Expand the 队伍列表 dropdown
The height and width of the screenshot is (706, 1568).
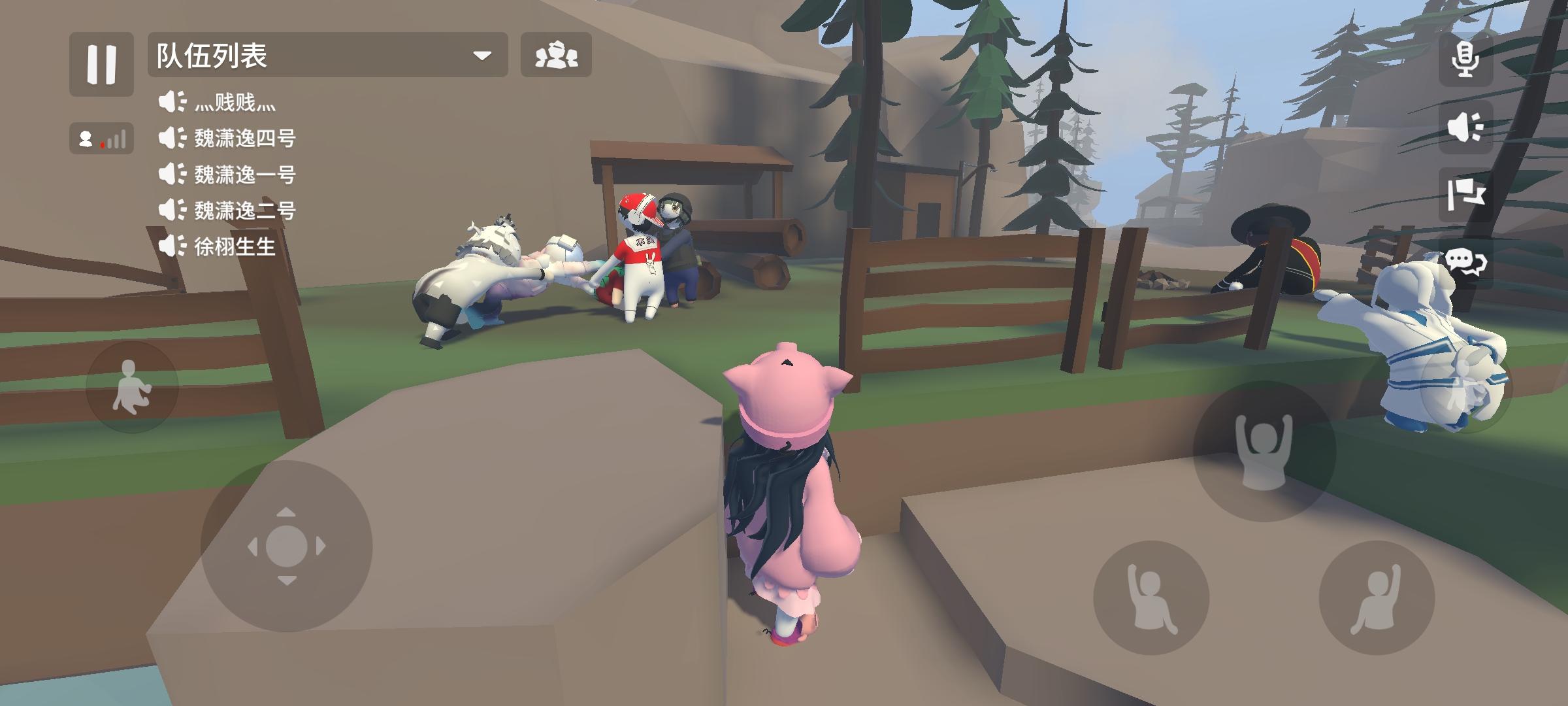pyautogui.click(x=482, y=57)
